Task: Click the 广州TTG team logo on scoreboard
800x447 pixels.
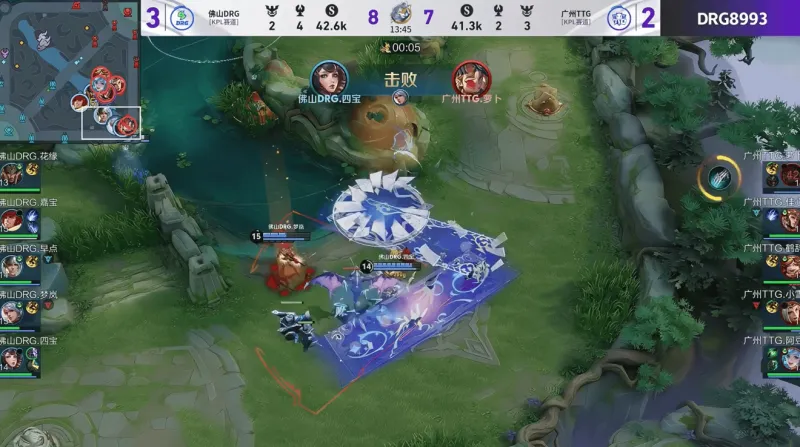Action: [619, 17]
